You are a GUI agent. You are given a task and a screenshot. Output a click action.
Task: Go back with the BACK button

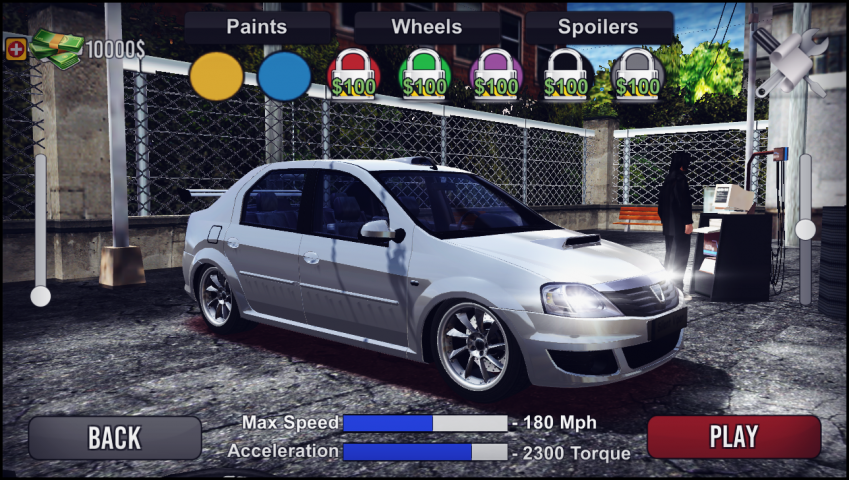click(114, 437)
